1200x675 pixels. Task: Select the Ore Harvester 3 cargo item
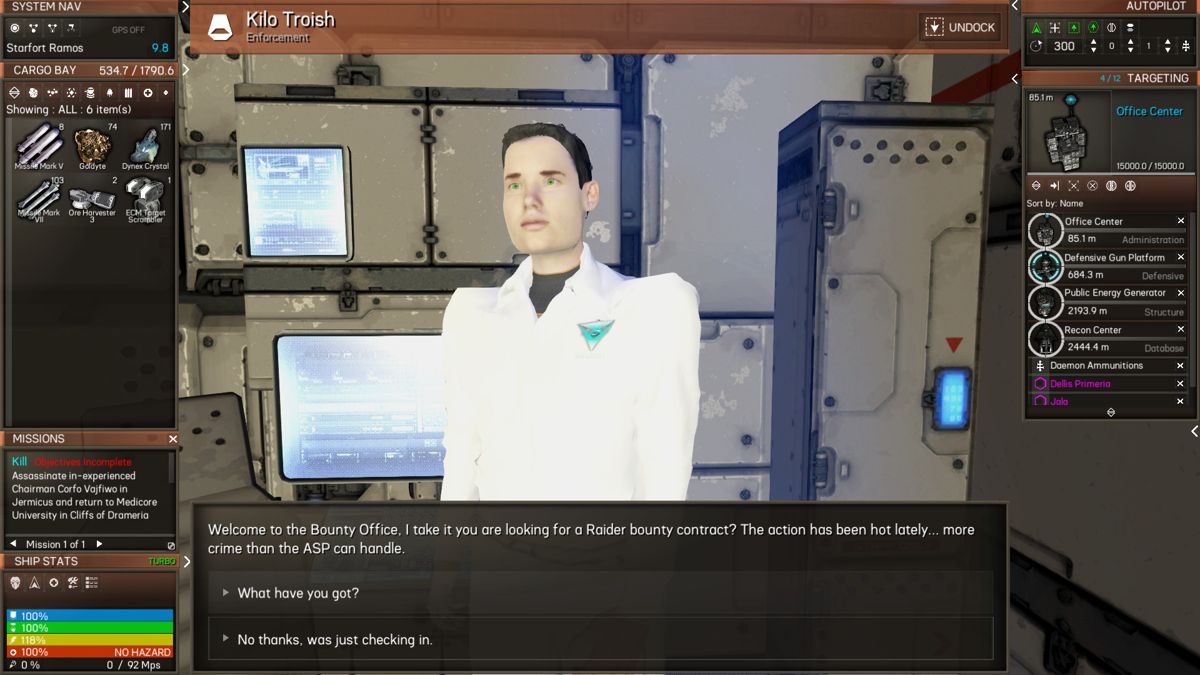[92, 199]
